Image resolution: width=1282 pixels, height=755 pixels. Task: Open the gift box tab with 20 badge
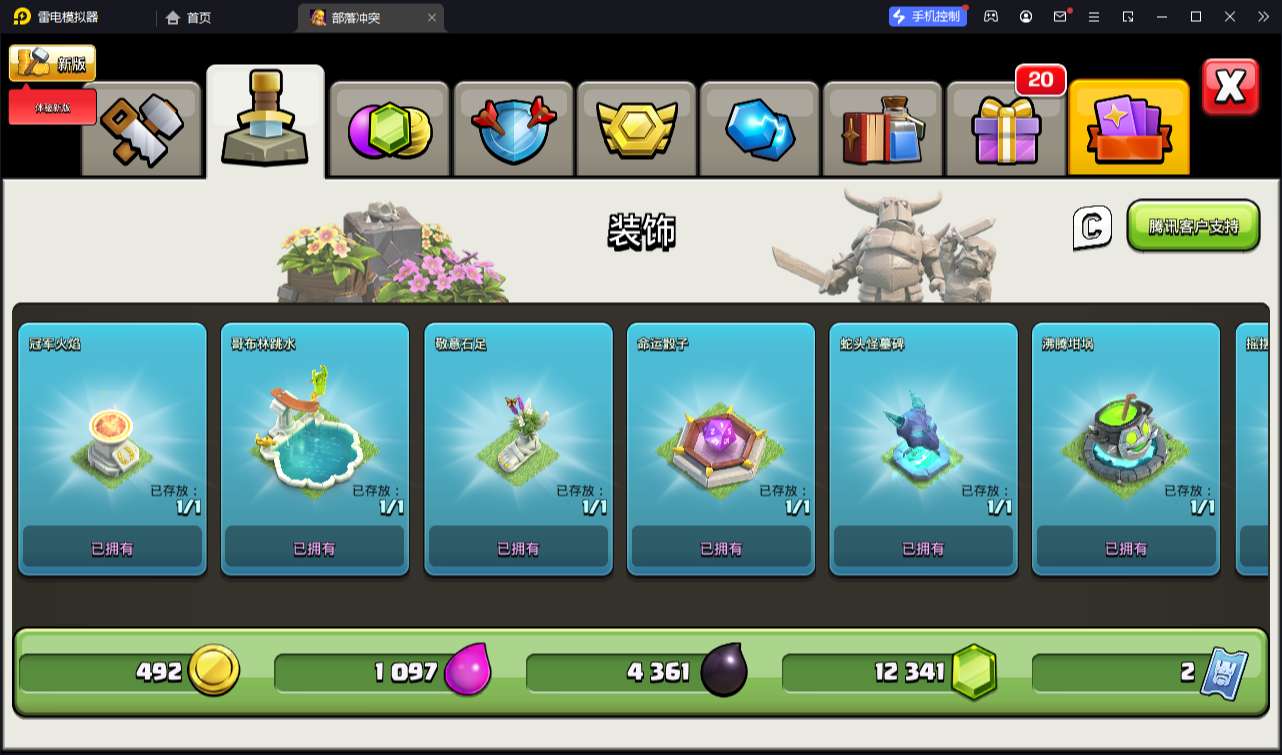pos(1005,130)
